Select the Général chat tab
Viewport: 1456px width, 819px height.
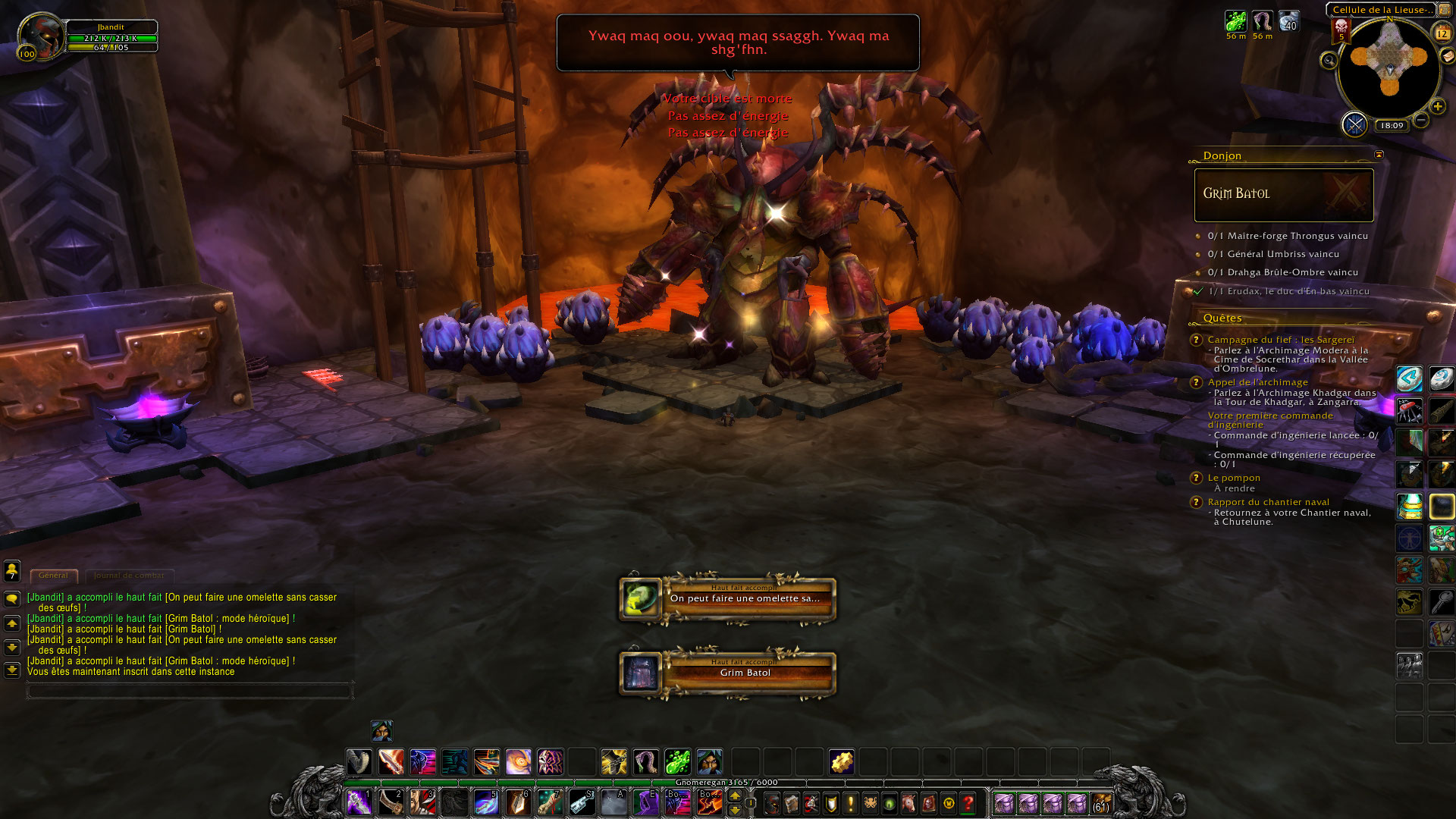tap(53, 575)
